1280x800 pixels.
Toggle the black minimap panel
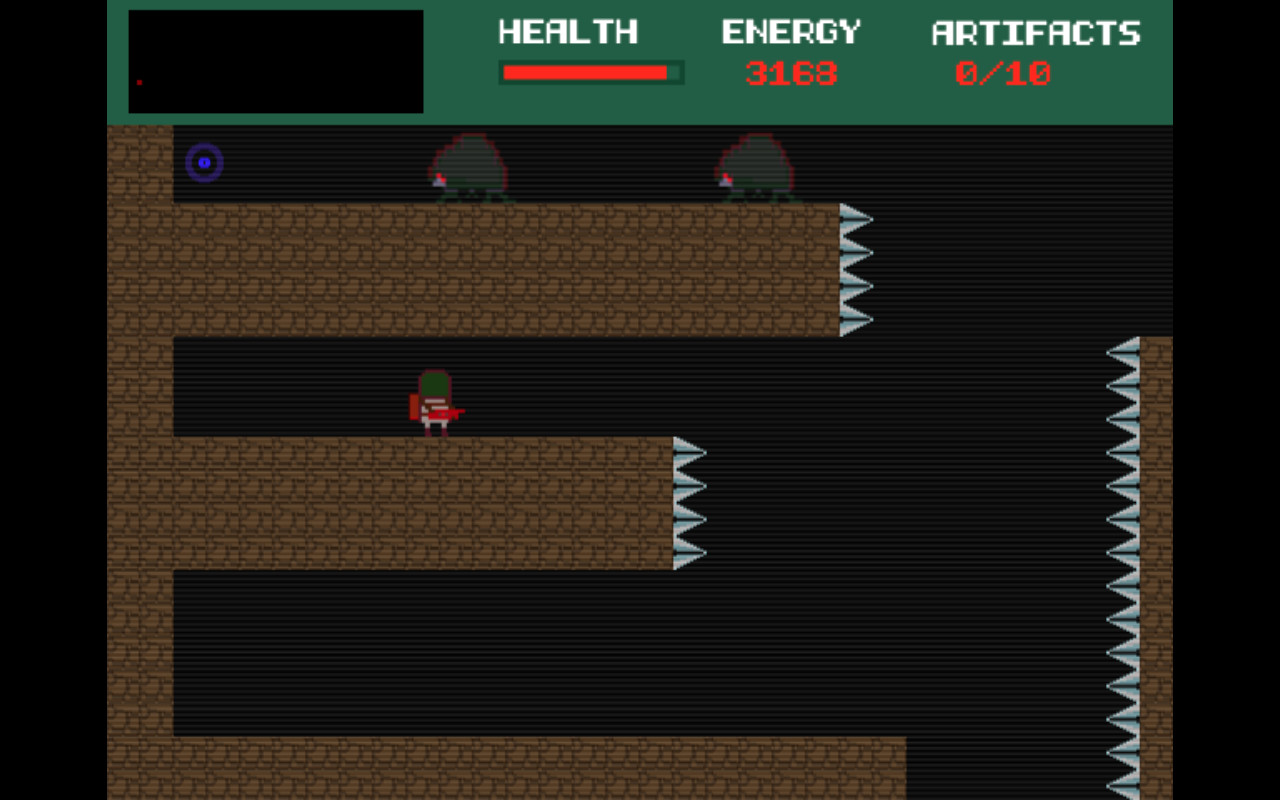275,60
